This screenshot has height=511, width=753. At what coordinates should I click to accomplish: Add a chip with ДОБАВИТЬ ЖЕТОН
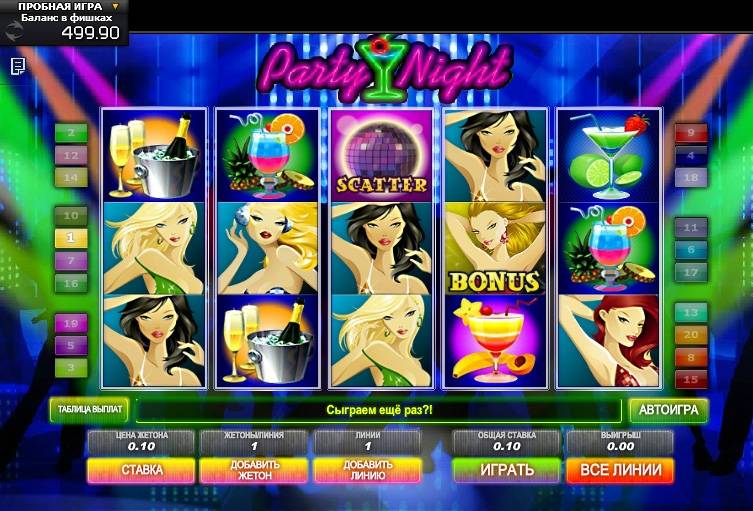[254, 470]
